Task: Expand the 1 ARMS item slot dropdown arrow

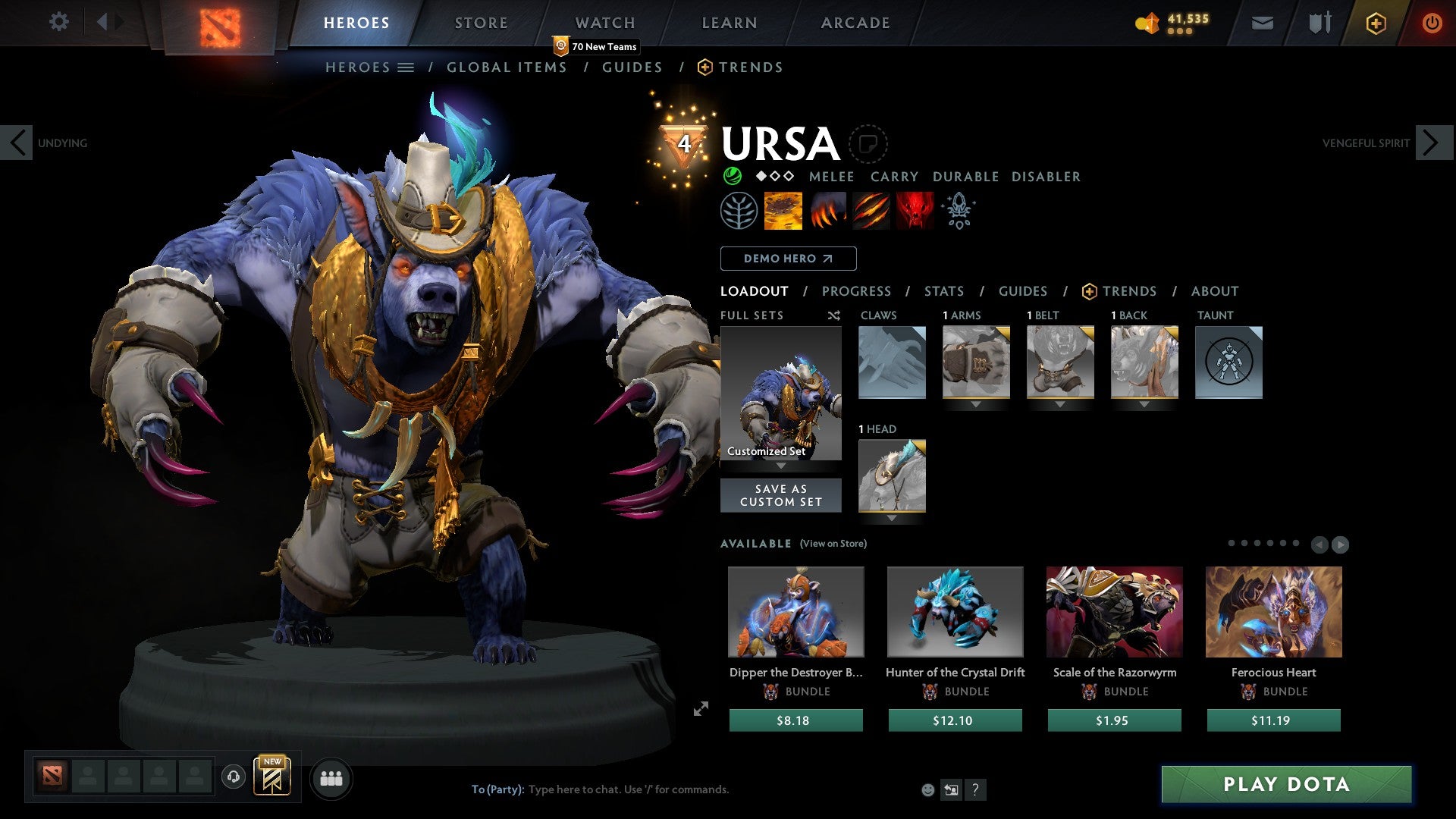Action: 976,404
